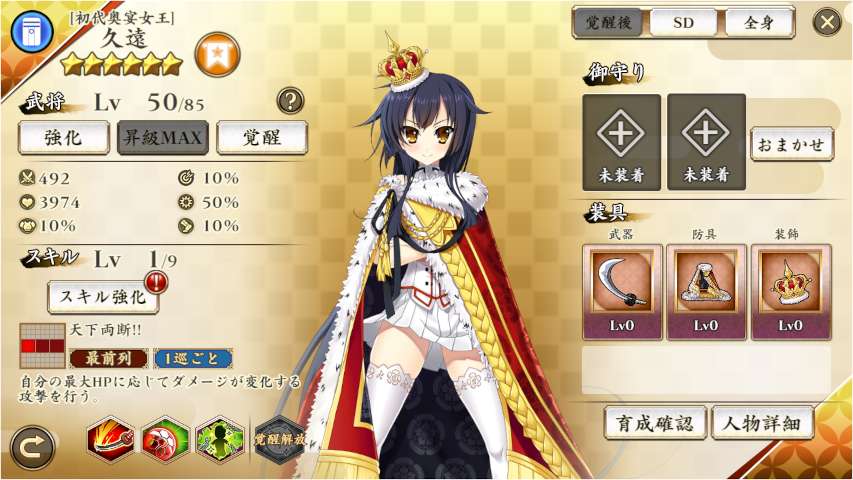Select the robe armor slot
Viewport: 853px width, 480px height.
pyautogui.click(x=706, y=291)
